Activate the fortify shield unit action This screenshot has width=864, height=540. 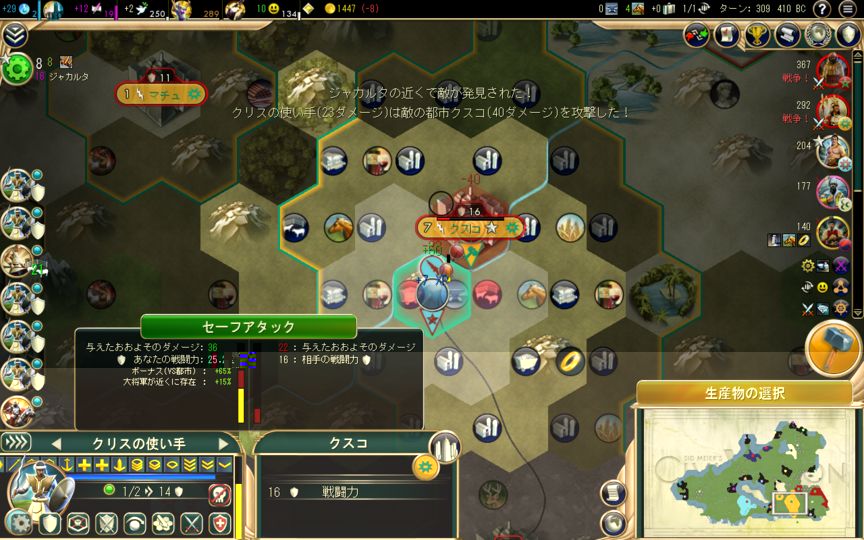pyautogui.click(x=51, y=522)
